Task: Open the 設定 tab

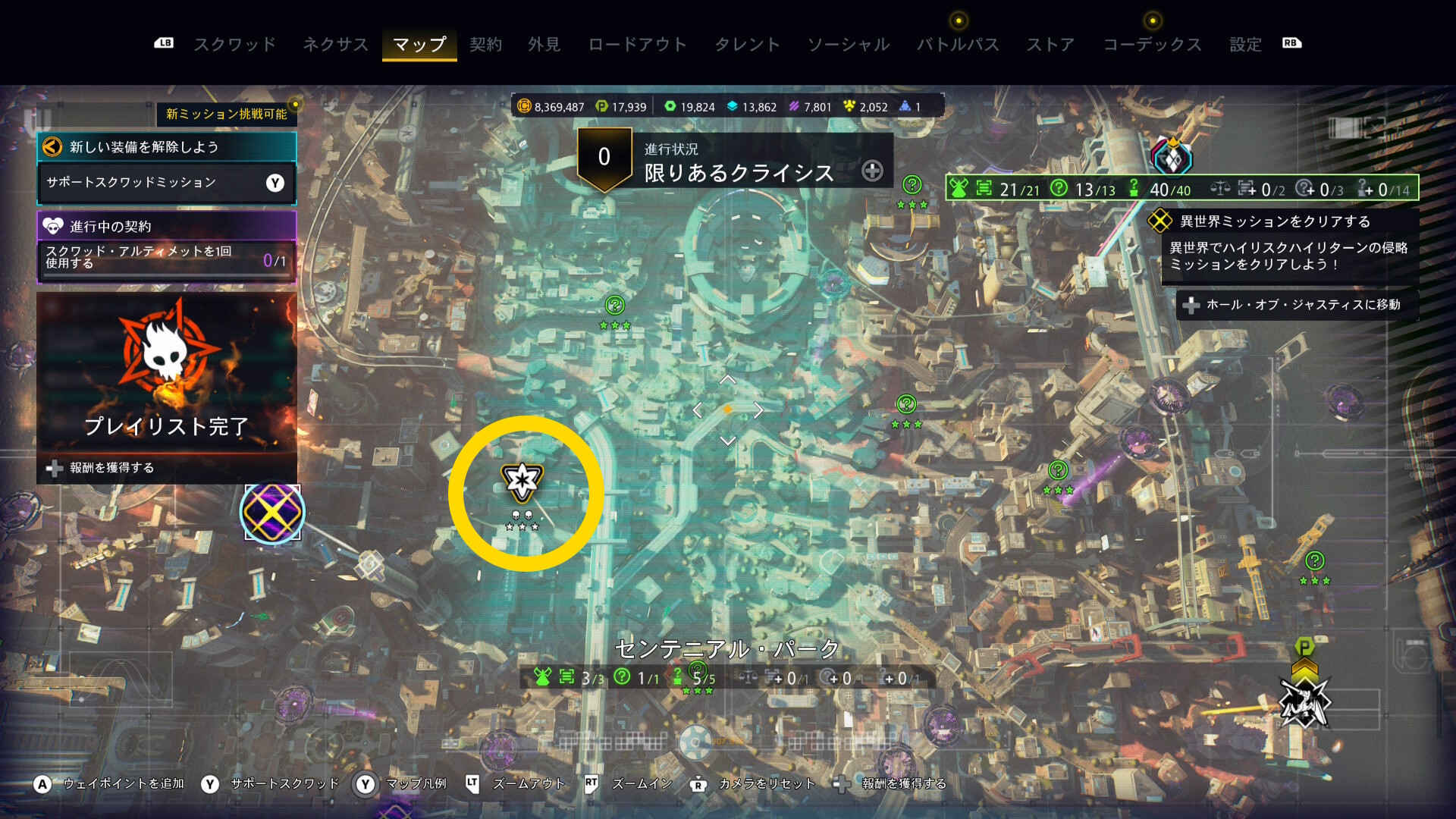Action: [x=1245, y=45]
